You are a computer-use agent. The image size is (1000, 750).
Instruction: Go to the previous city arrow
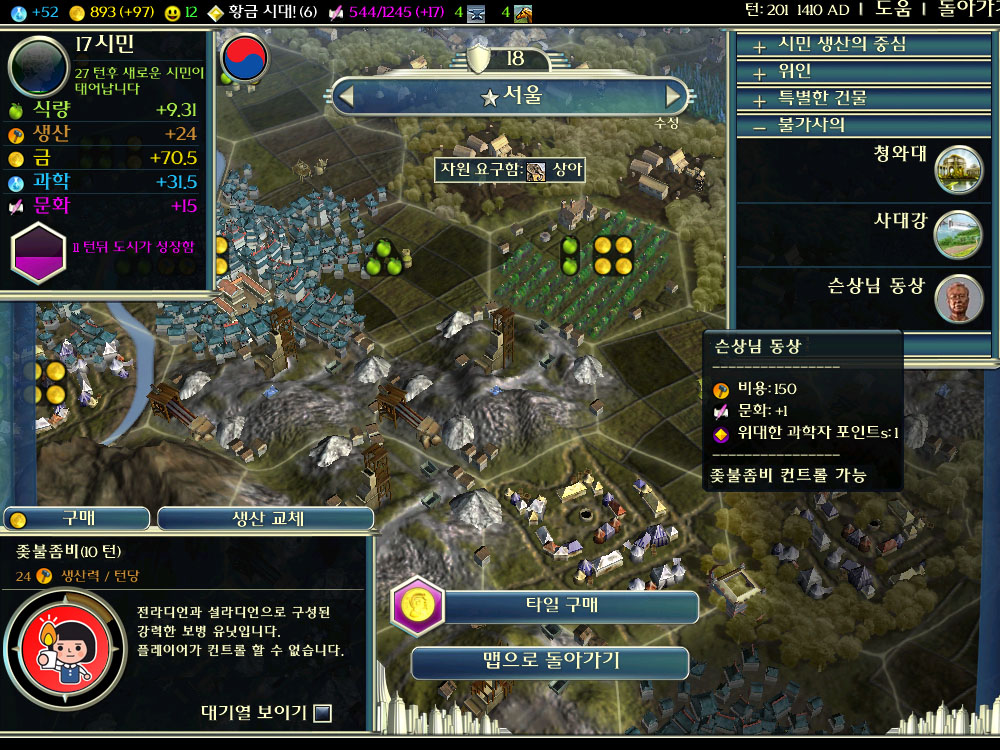tap(347, 97)
